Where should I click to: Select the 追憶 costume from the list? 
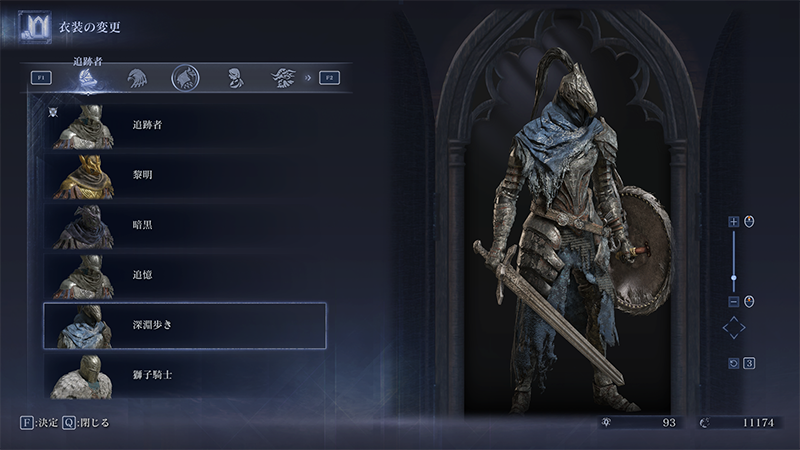coord(185,275)
